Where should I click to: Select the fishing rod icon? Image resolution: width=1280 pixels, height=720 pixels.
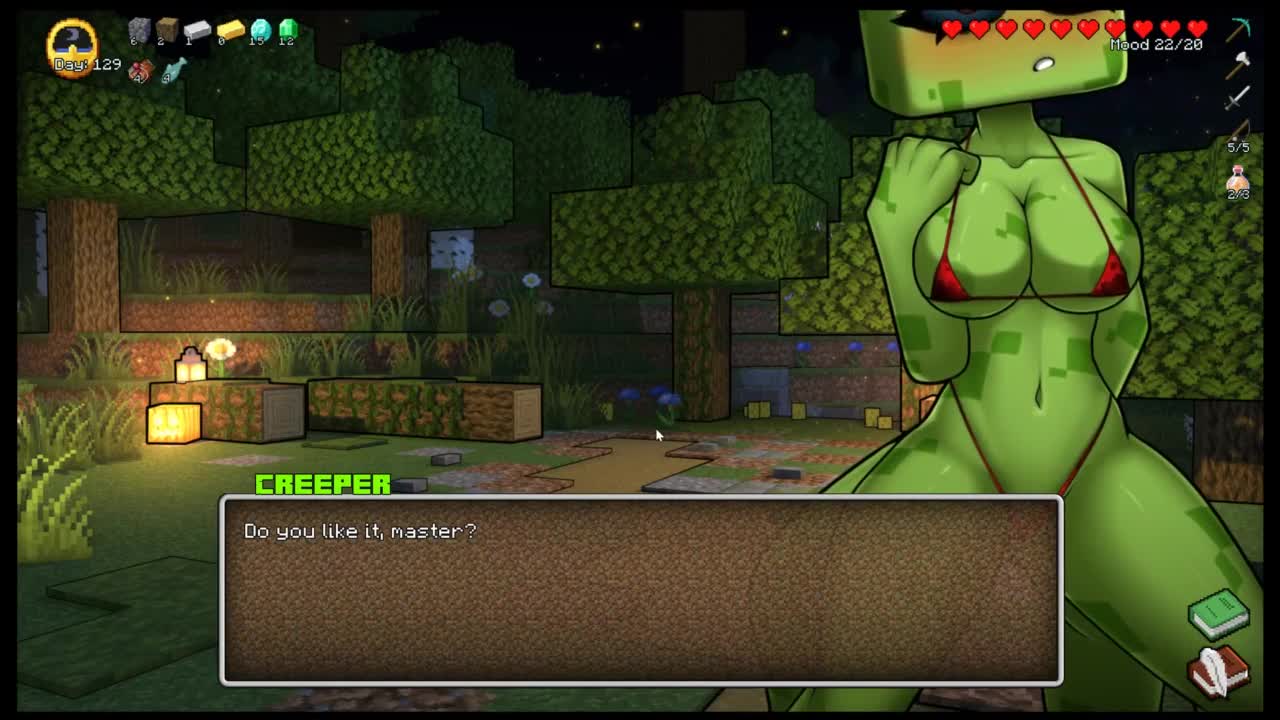coord(1239,130)
